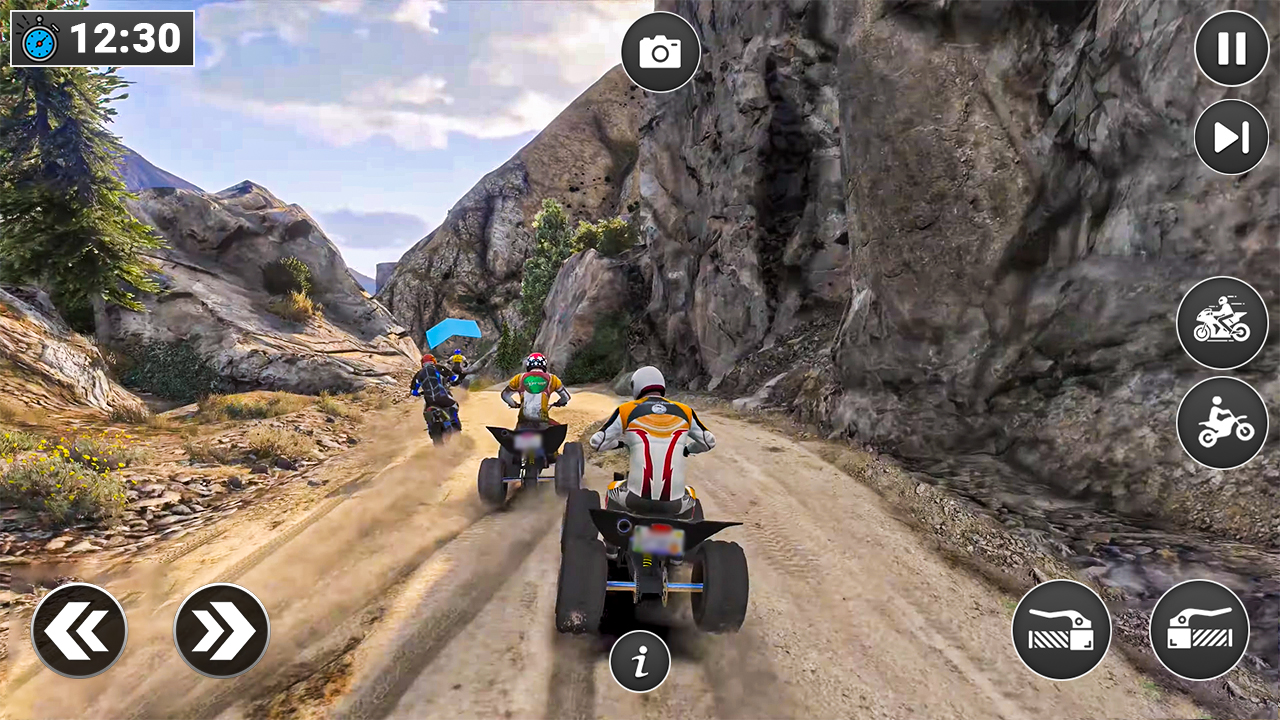Select the sports bike vehicle icon

coord(1223,322)
